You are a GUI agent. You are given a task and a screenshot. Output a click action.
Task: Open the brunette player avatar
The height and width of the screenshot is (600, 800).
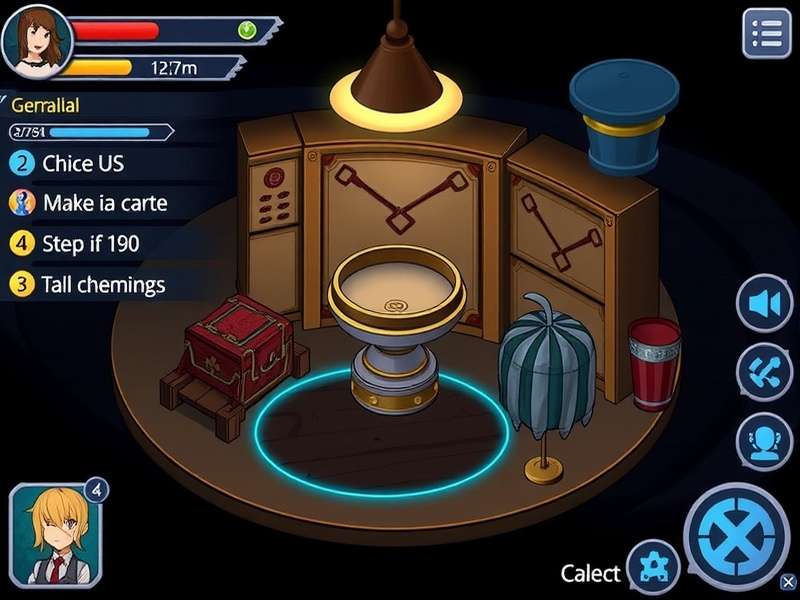37,34
